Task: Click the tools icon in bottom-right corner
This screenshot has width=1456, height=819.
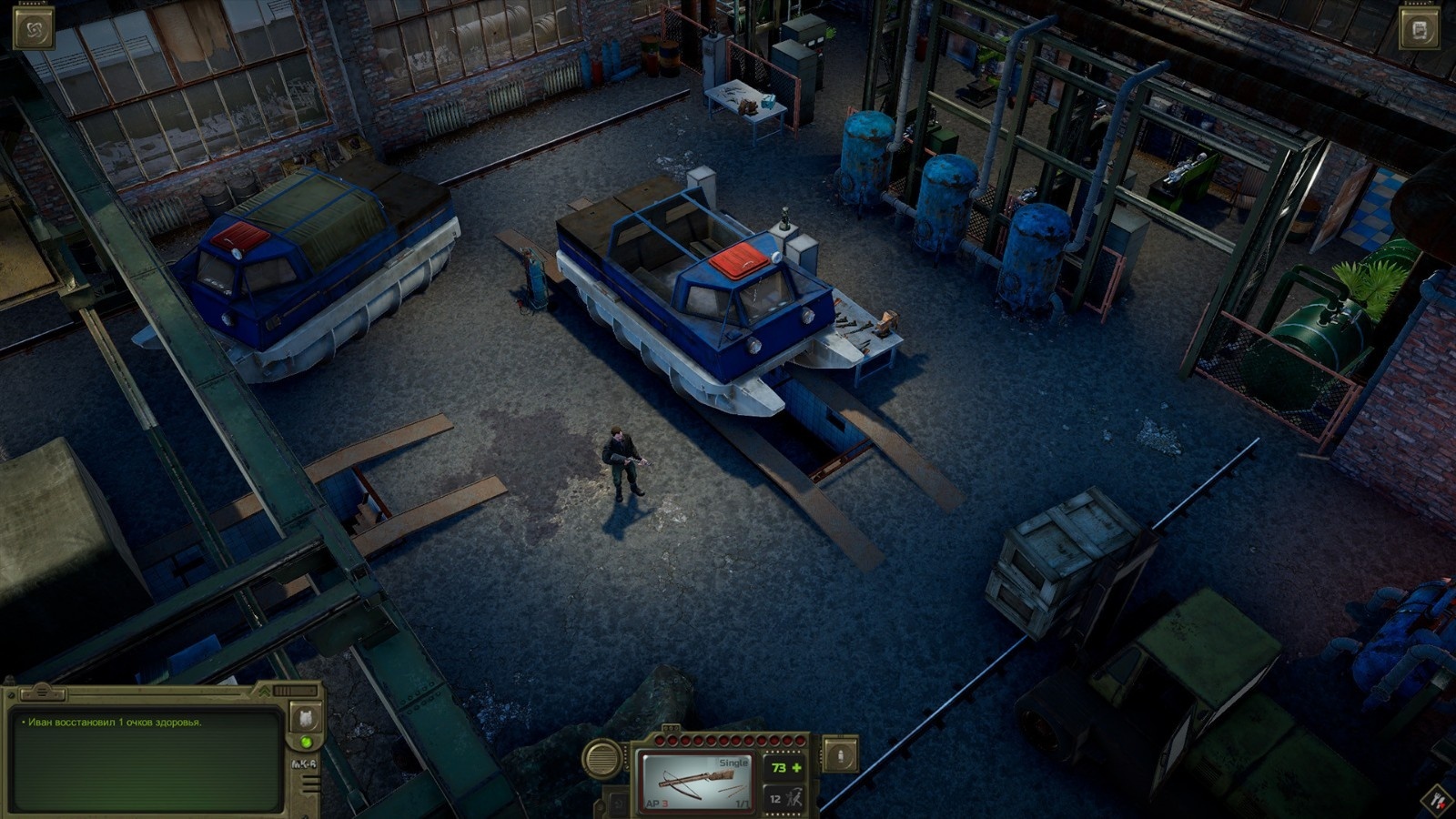Action: coord(1438,801)
